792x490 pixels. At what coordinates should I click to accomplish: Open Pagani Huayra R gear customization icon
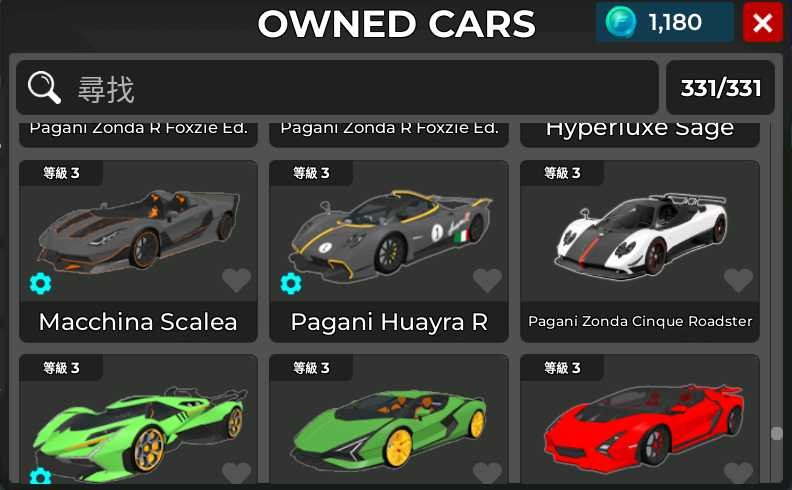(291, 284)
